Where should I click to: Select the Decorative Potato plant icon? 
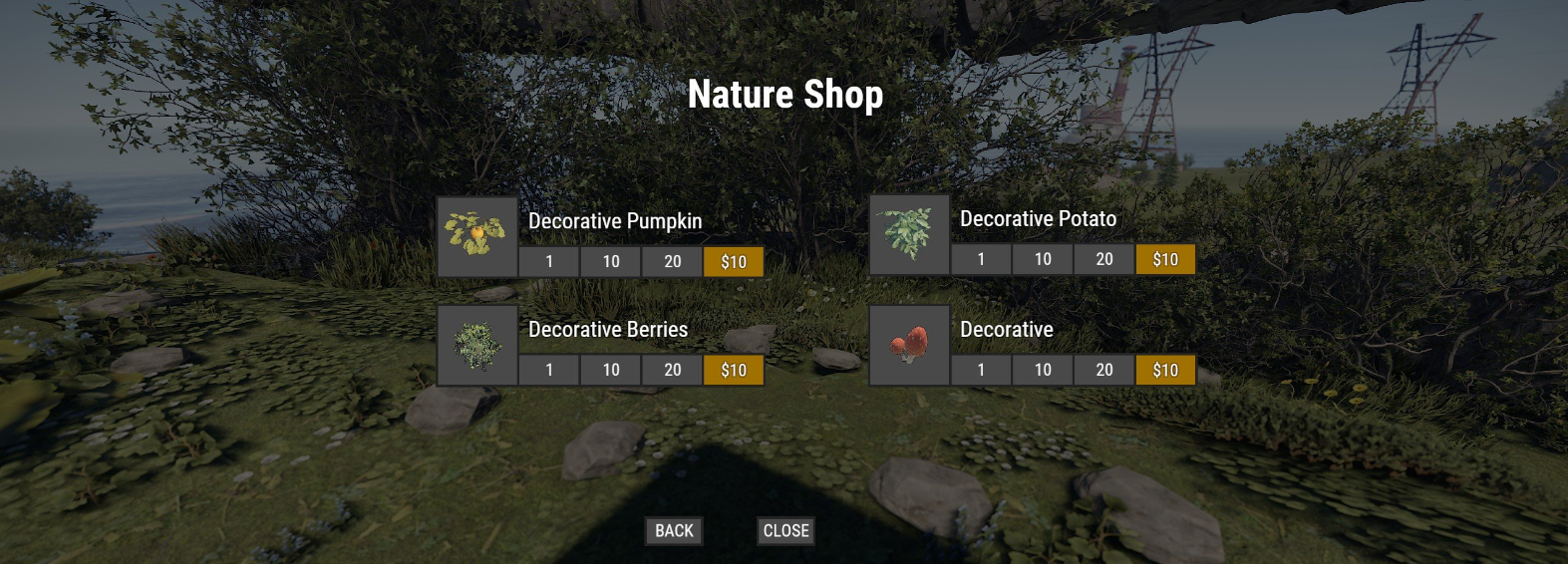(x=909, y=234)
